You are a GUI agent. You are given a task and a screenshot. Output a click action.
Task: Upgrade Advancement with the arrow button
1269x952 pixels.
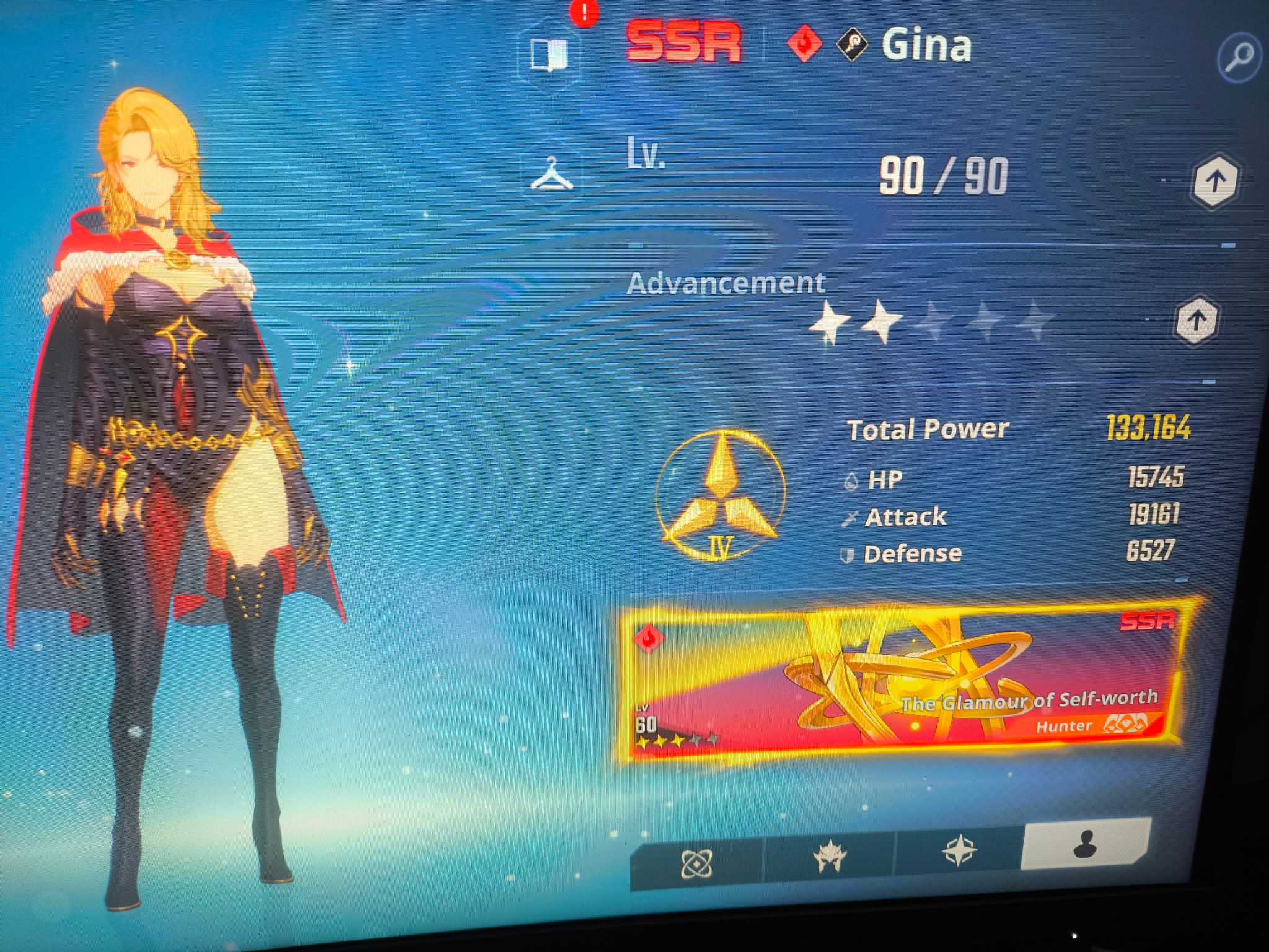click(1197, 320)
